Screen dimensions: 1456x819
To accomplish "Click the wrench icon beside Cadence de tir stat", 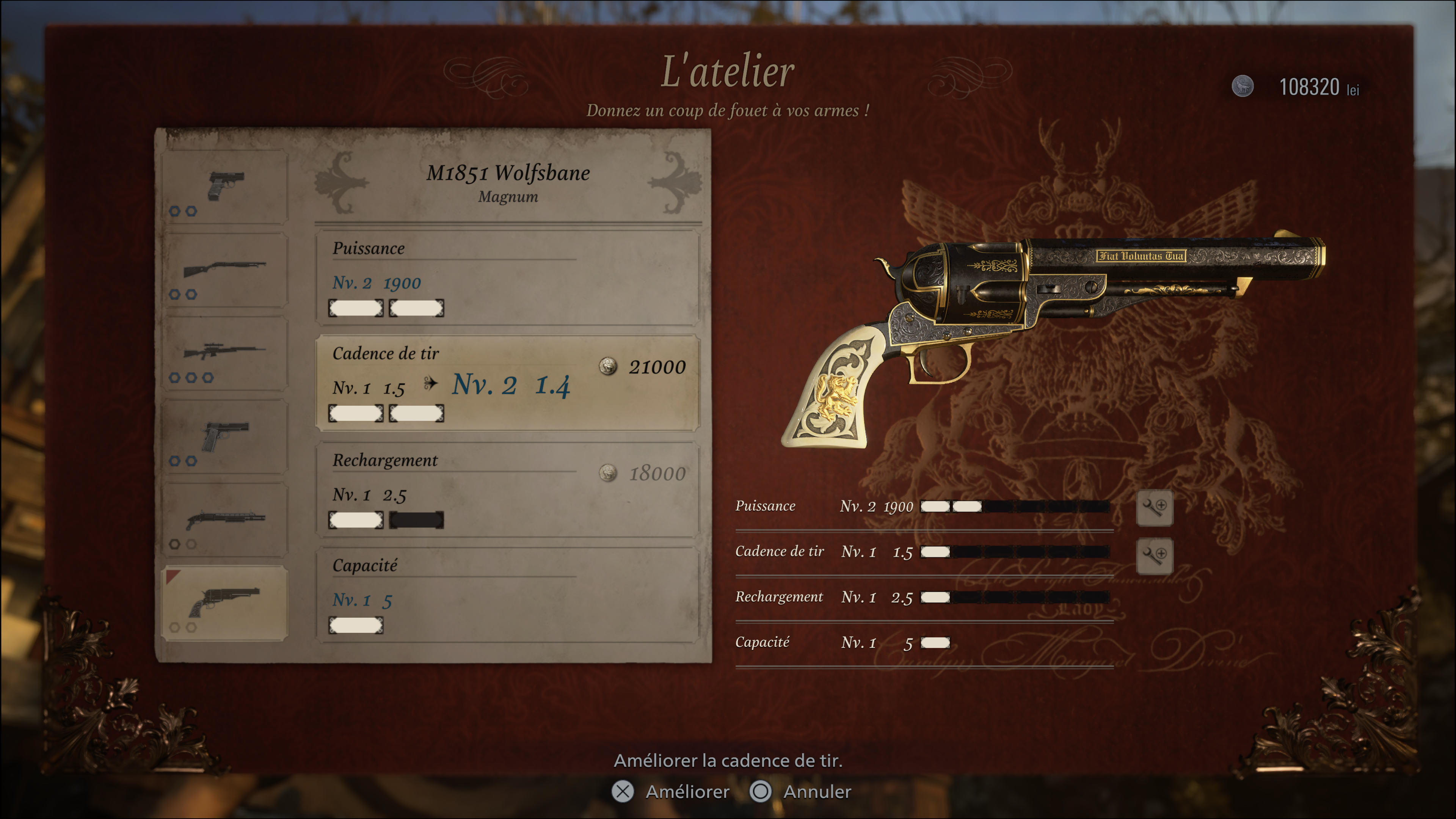I will (x=1154, y=554).
